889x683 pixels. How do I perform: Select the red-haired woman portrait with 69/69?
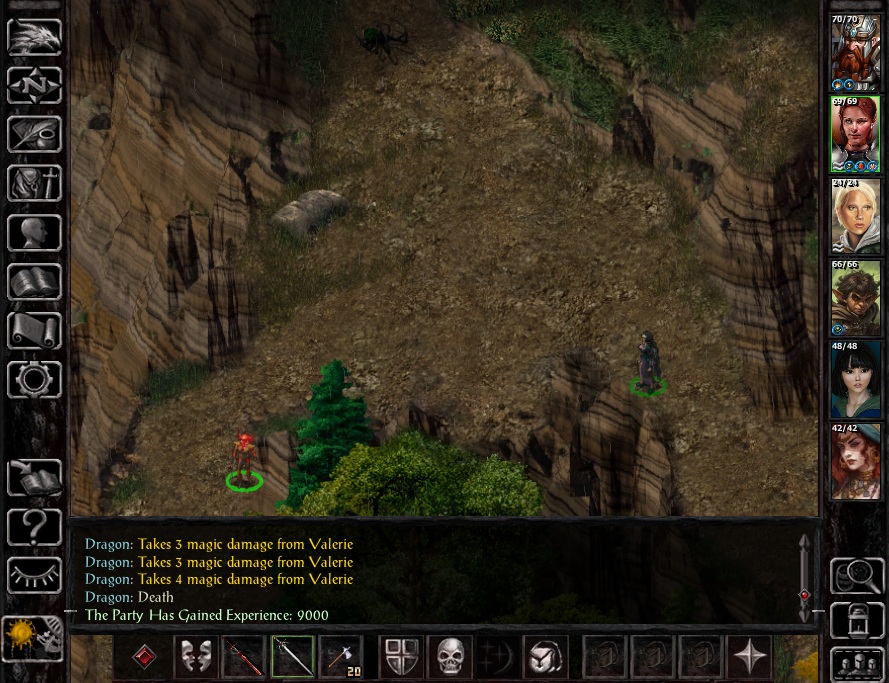point(856,134)
